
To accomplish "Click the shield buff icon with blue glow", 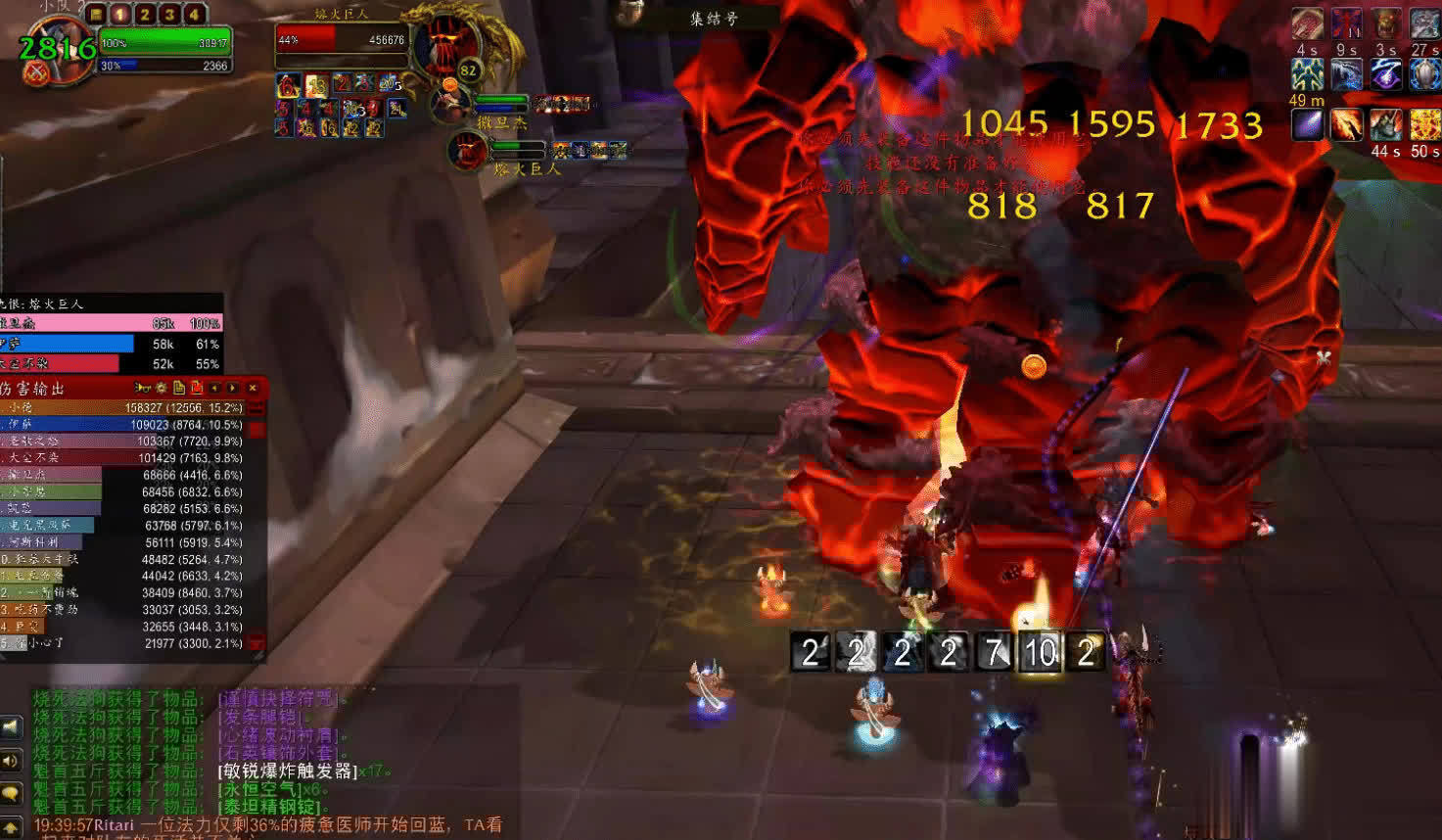I will click(x=1424, y=75).
